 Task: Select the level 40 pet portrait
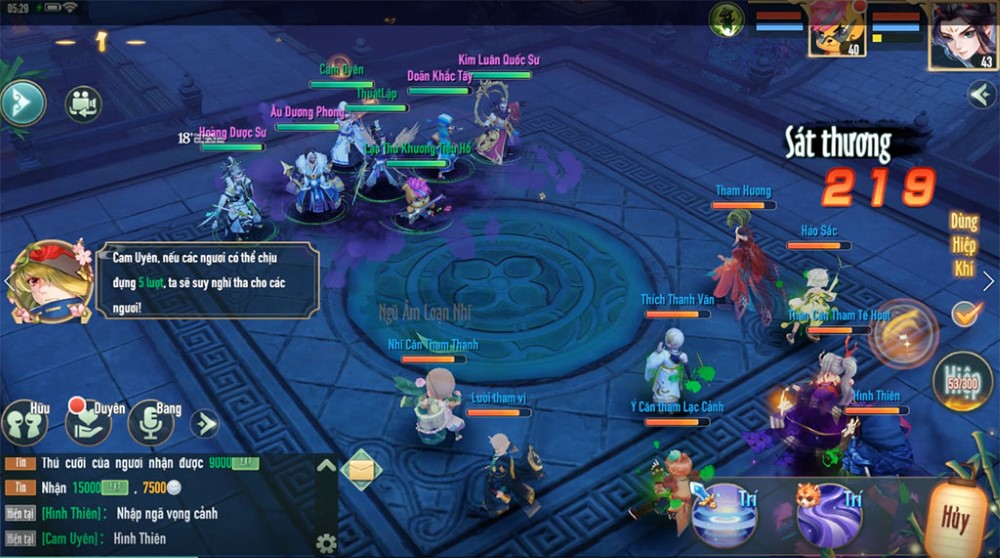click(836, 30)
